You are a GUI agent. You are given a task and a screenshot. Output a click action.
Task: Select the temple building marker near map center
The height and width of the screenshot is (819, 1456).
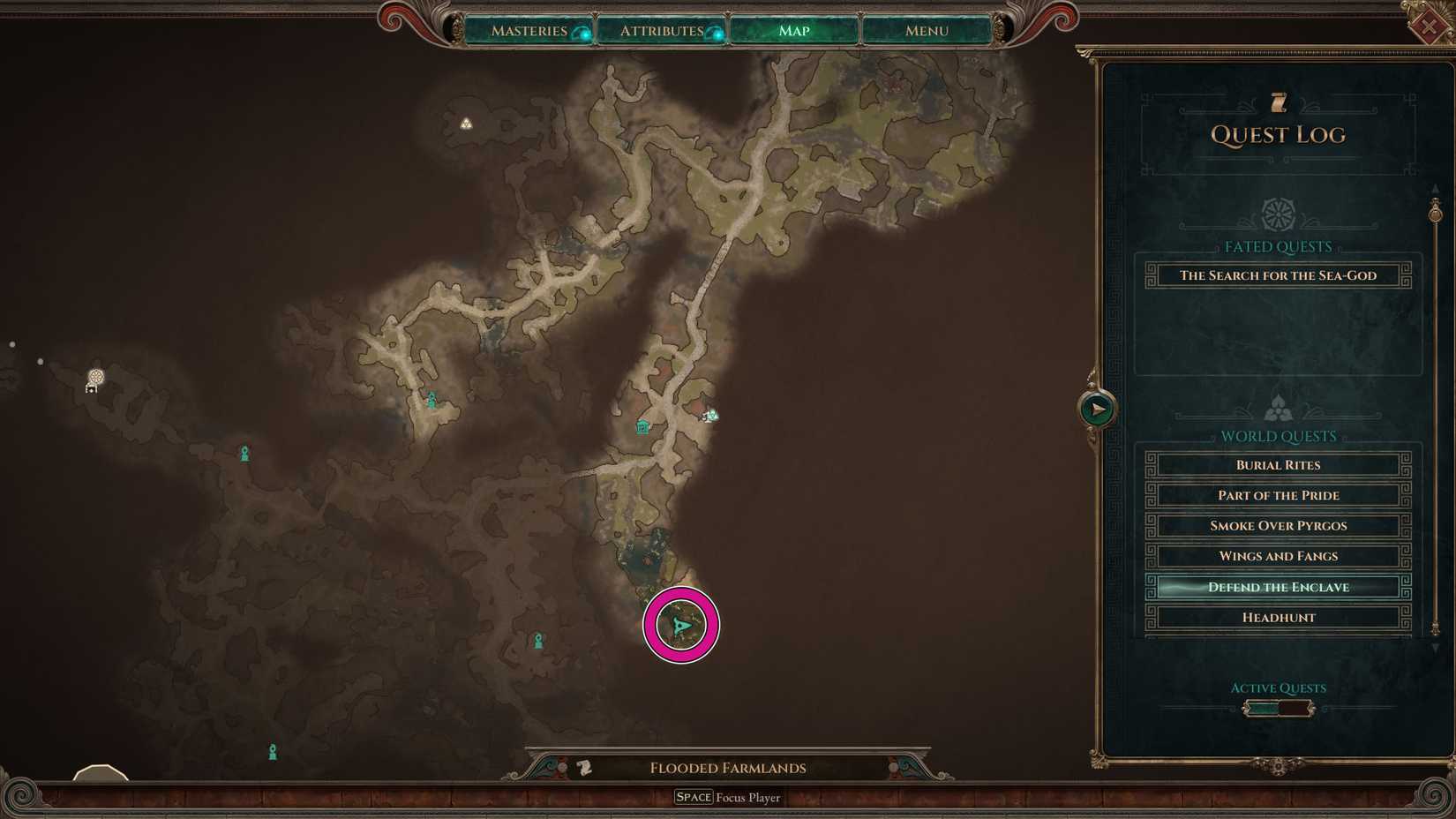pos(642,426)
